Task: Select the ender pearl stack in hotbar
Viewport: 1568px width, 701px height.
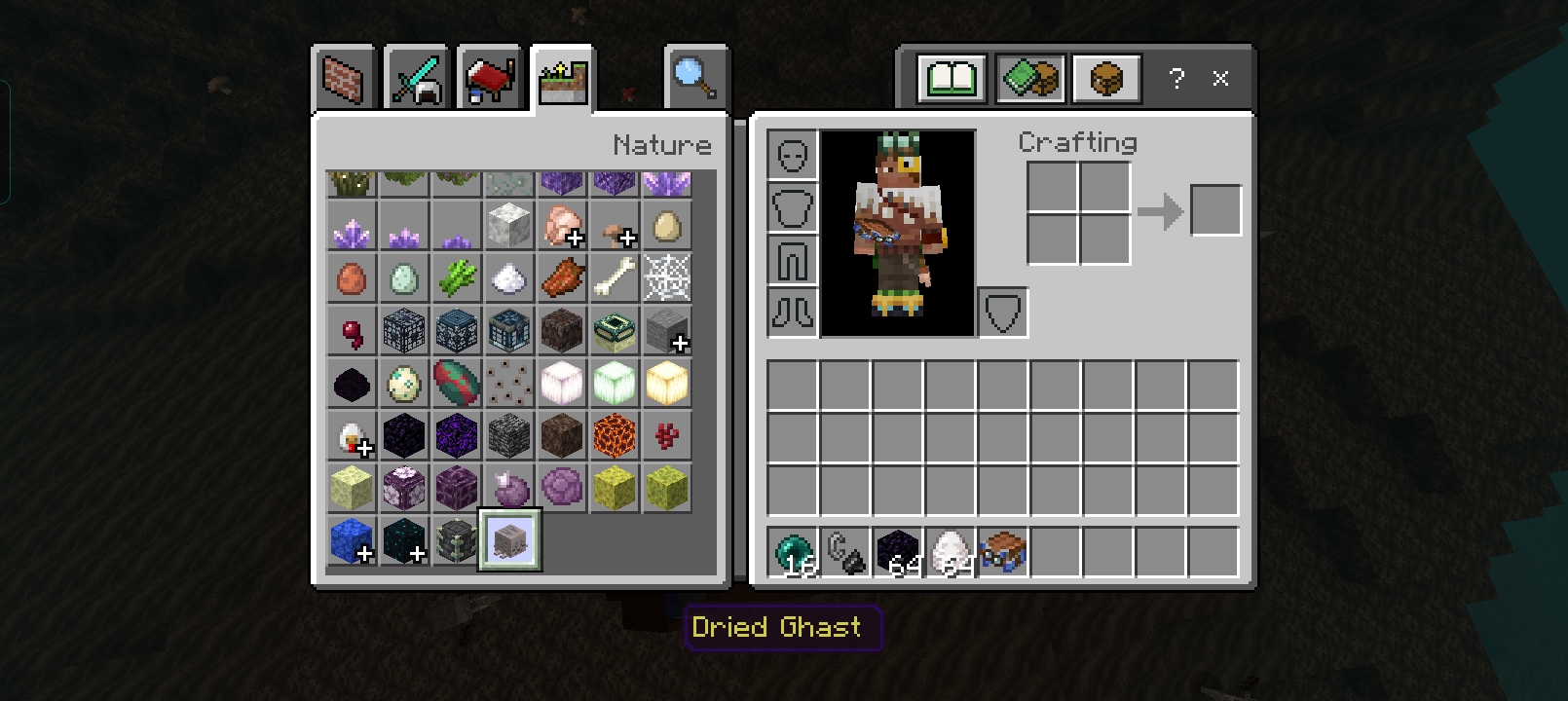Action: click(792, 553)
